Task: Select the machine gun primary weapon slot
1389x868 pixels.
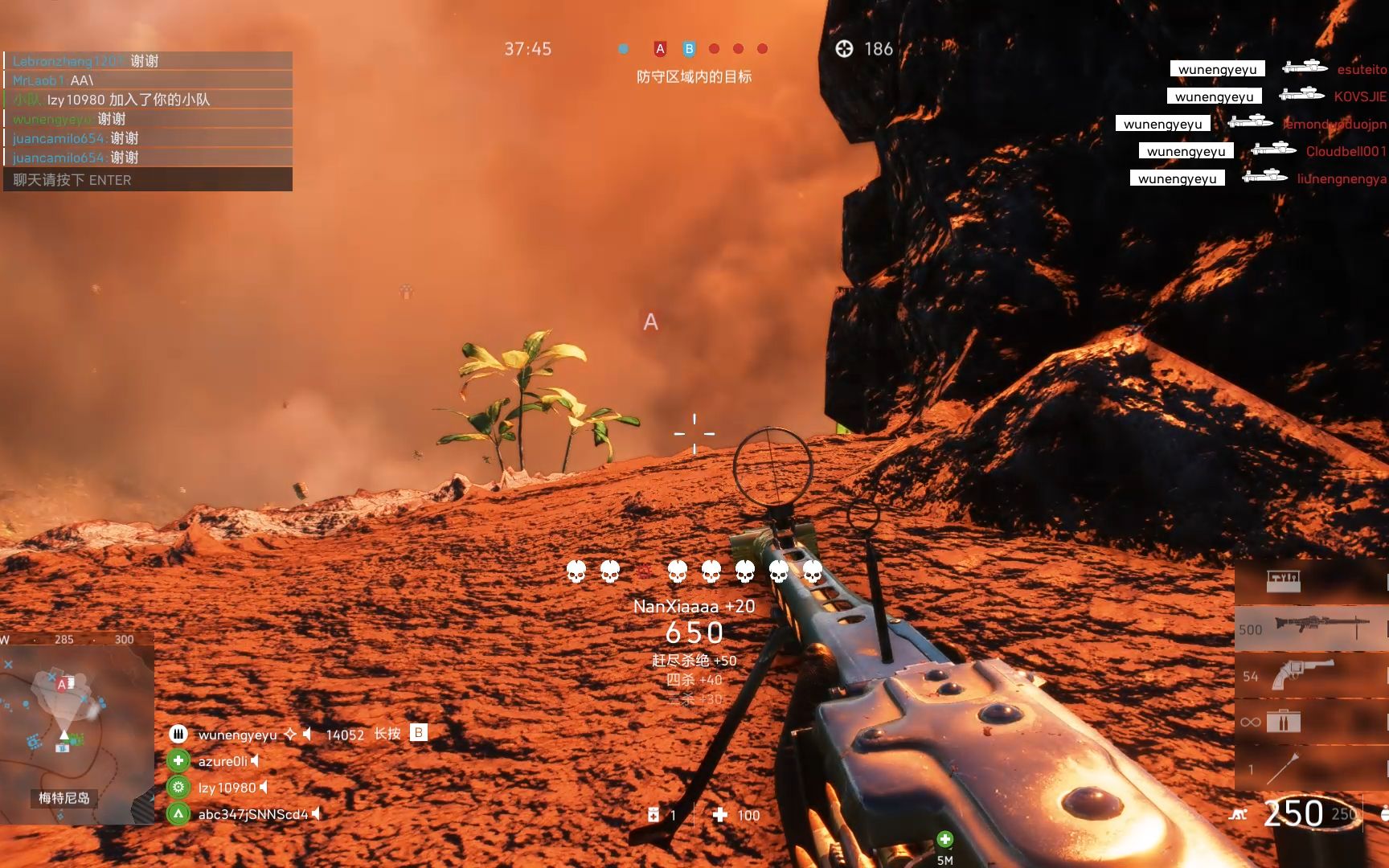Action: 1310,628
